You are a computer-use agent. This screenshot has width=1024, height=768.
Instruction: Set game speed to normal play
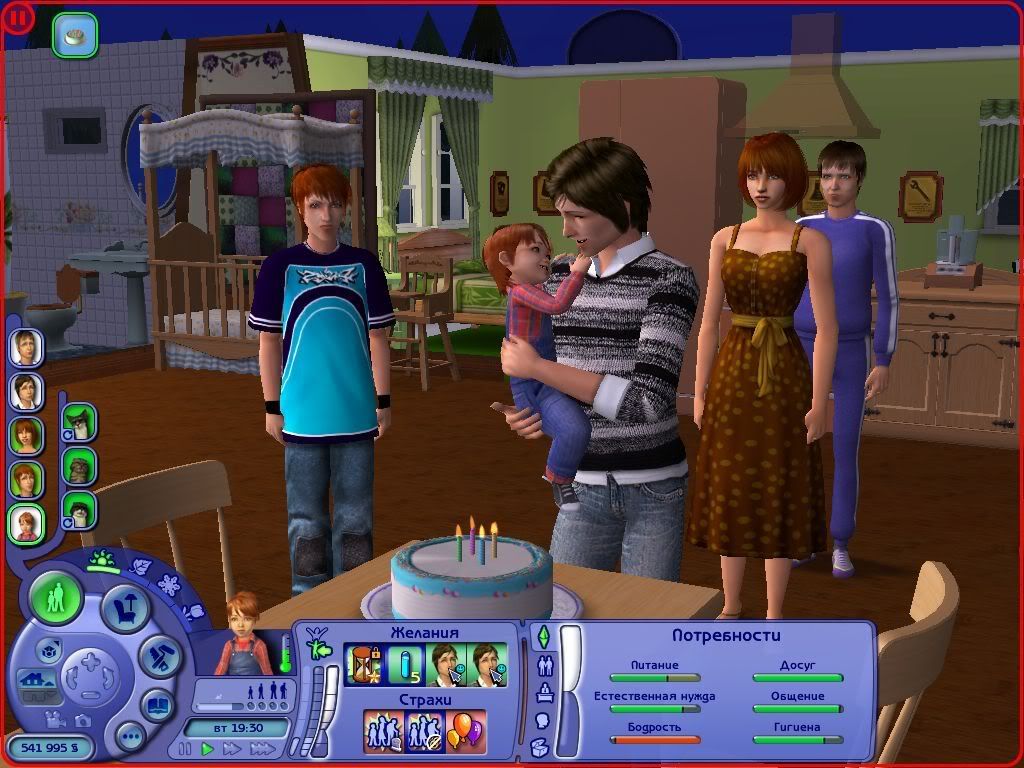(208, 748)
